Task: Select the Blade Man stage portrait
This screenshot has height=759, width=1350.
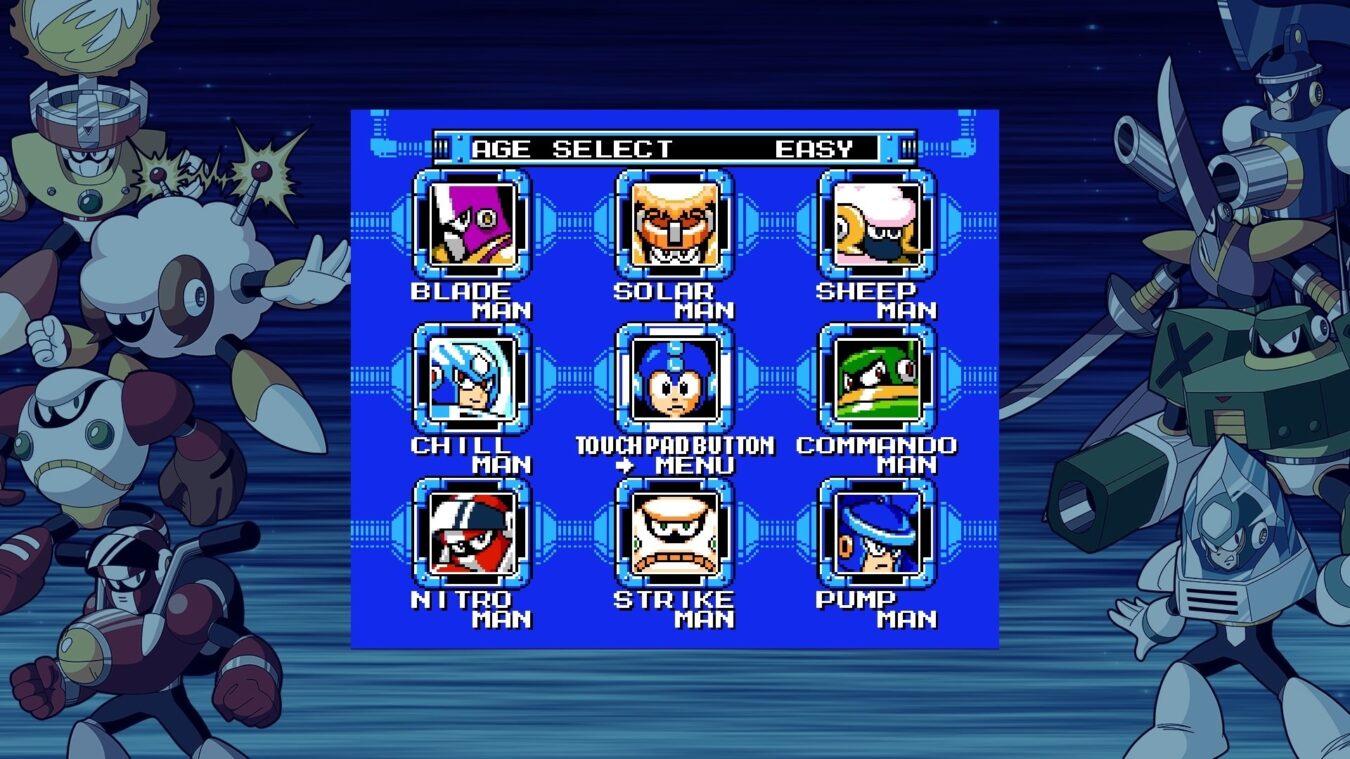Action: pyautogui.click(x=473, y=224)
